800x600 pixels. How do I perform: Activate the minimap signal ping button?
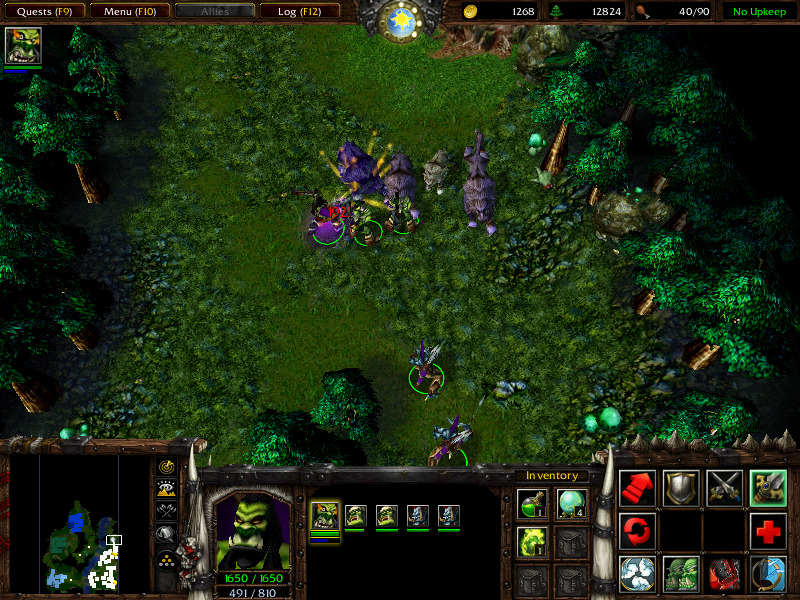[x=166, y=467]
